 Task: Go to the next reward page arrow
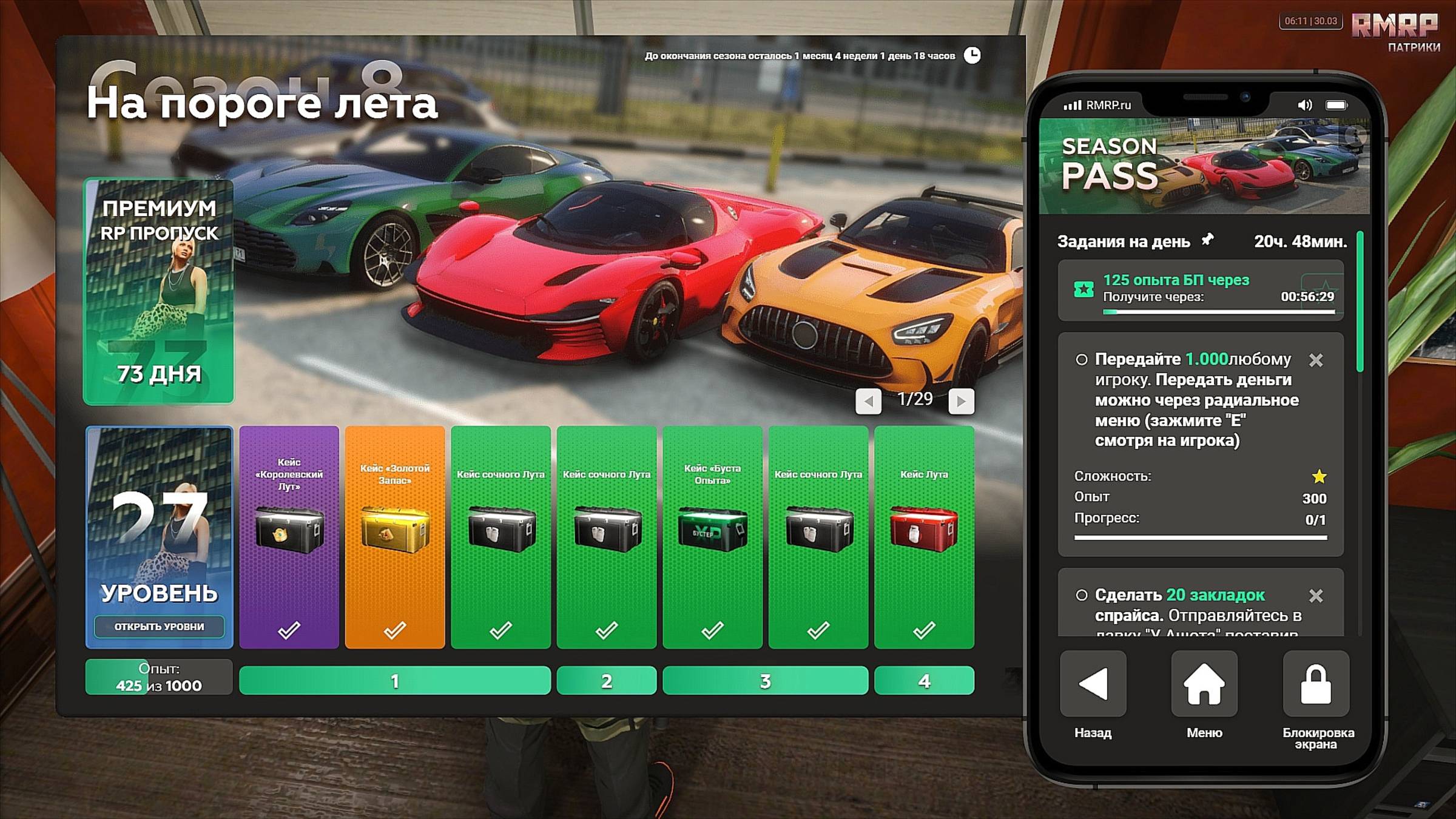(961, 401)
